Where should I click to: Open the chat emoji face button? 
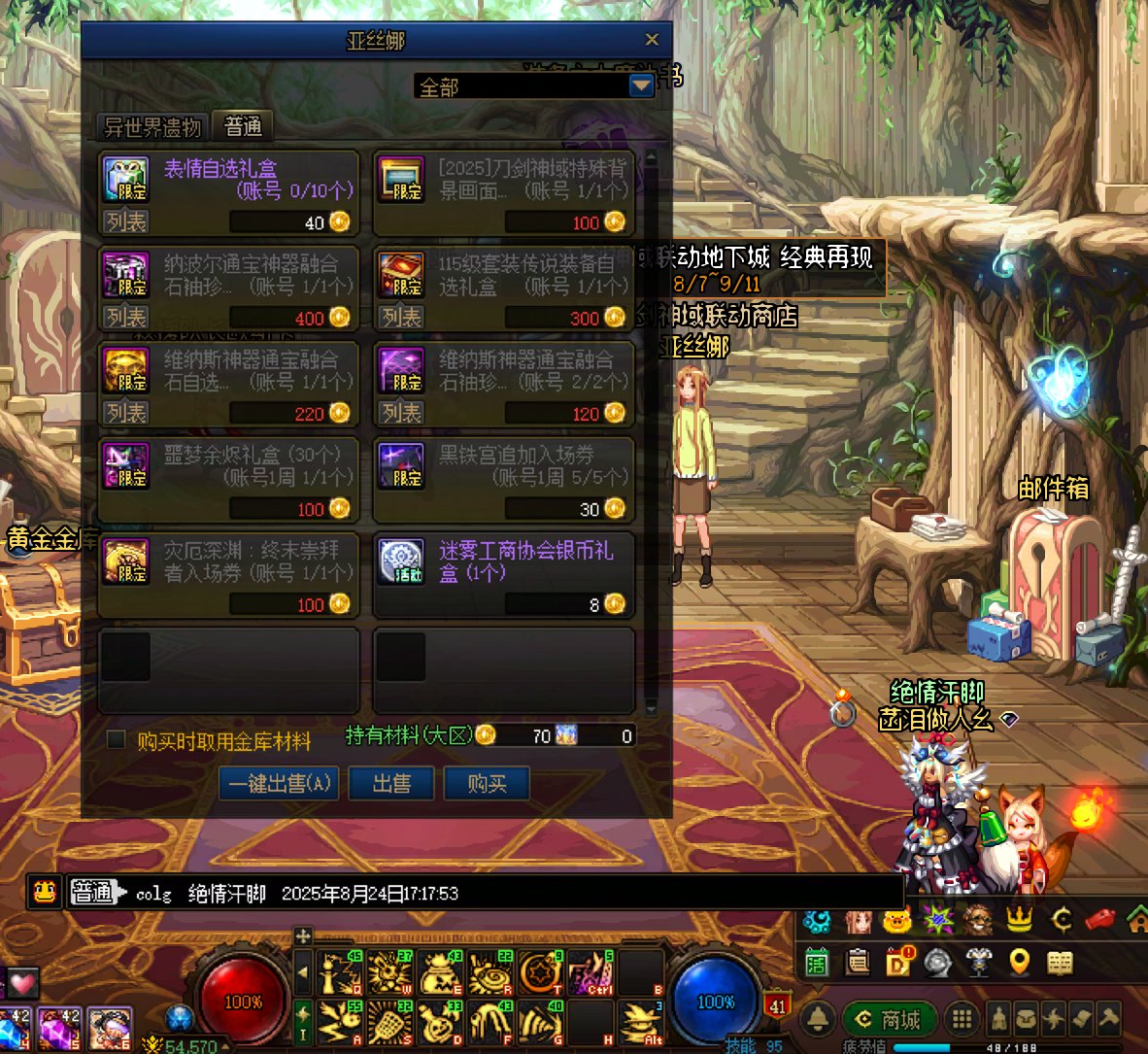(x=45, y=892)
